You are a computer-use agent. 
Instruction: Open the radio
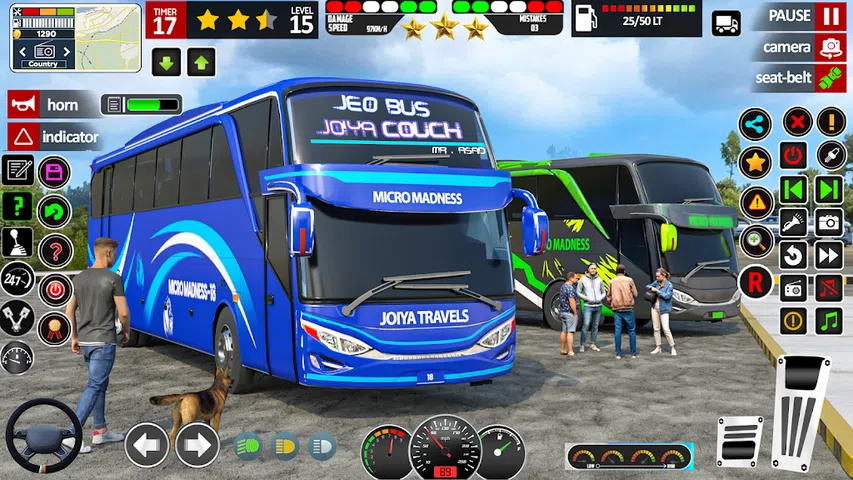(x=793, y=288)
